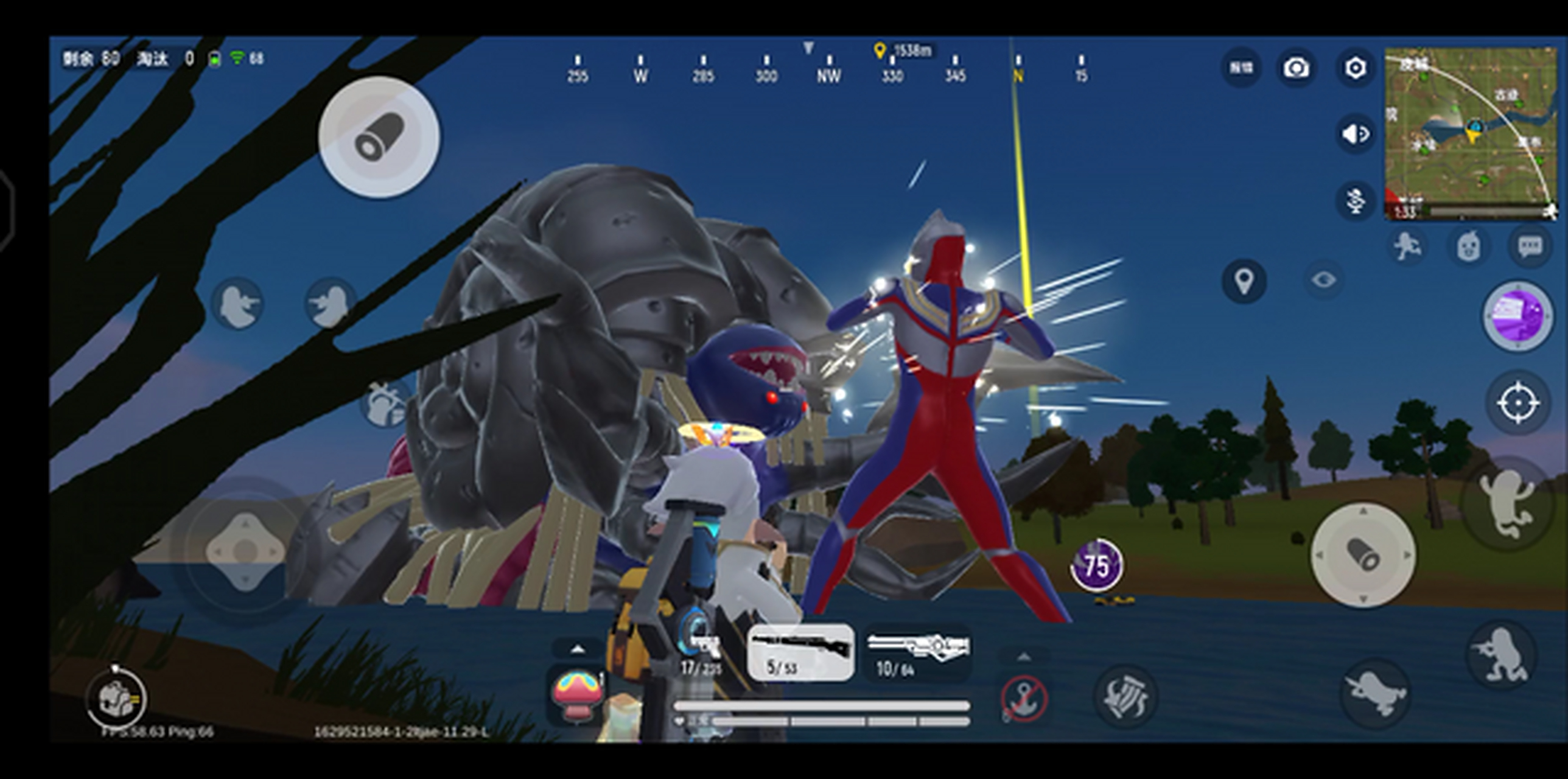1568x779 pixels.
Task: Tap the left-side bullet fire button
Action: pyautogui.click(x=379, y=138)
